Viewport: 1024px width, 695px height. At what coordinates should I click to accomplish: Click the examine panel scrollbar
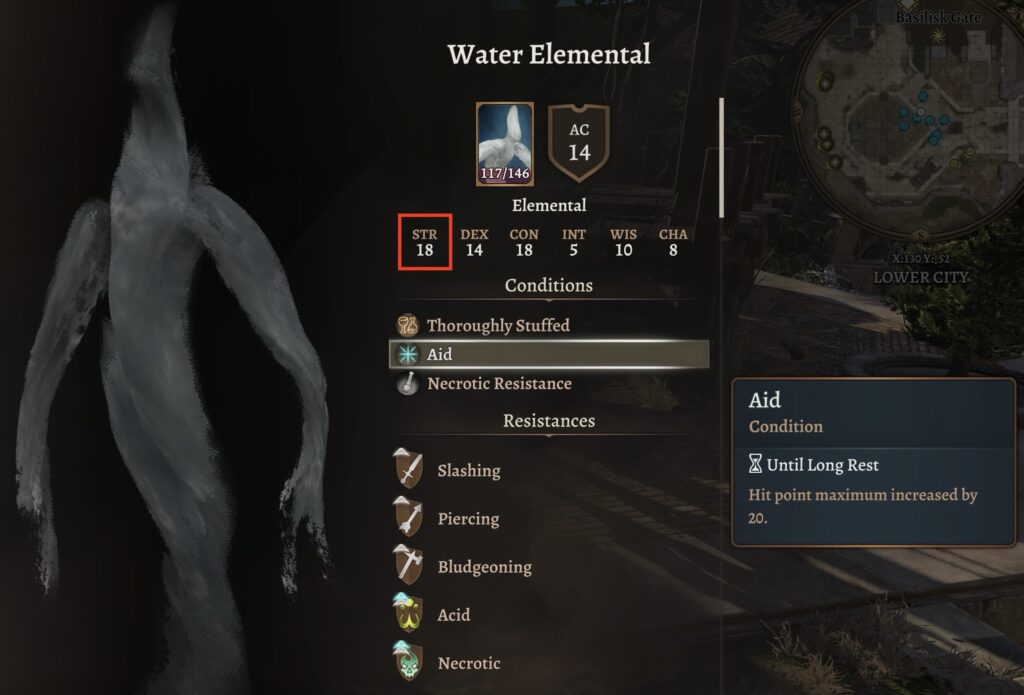pyautogui.click(x=721, y=157)
